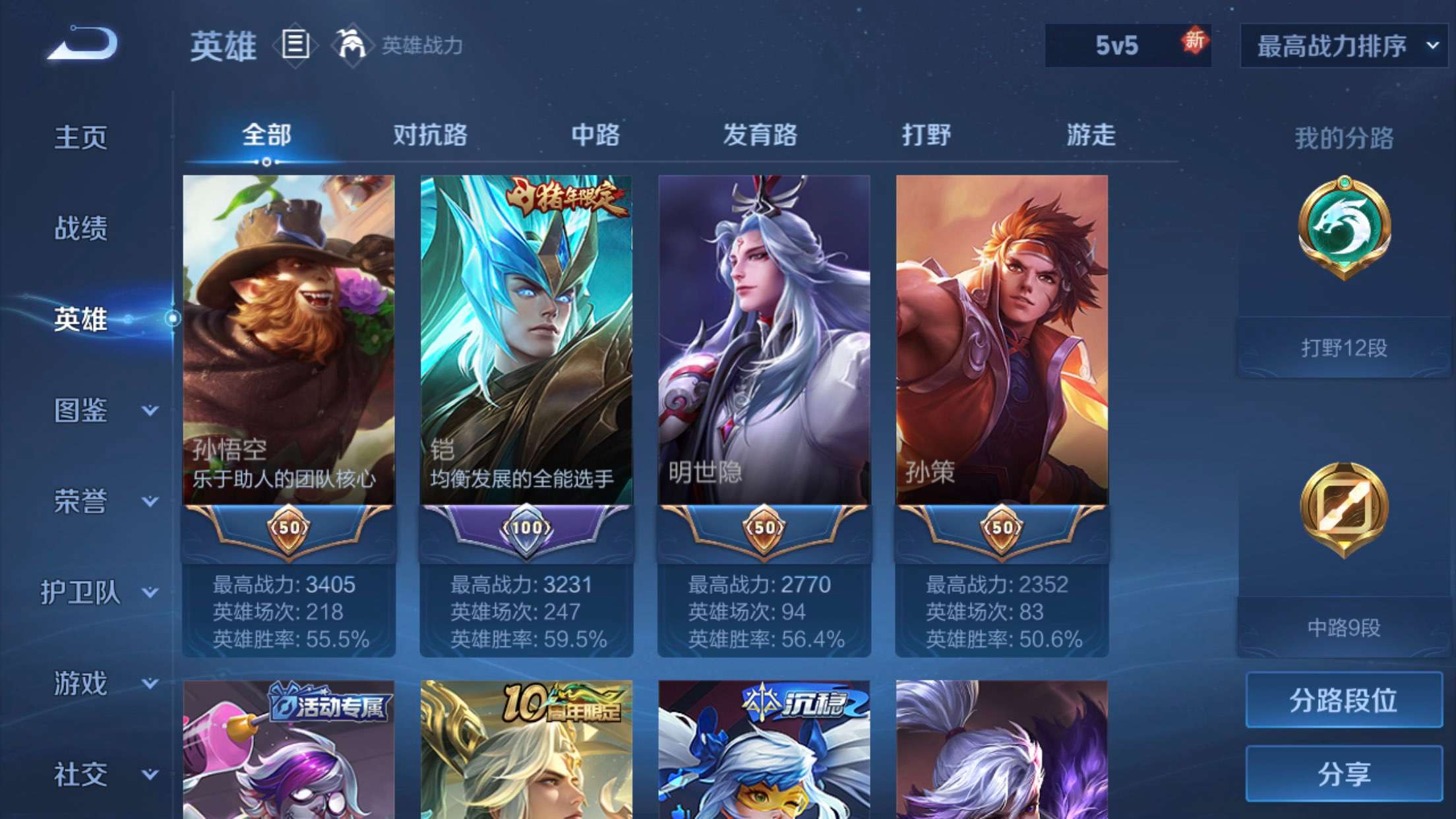The width and height of the screenshot is (1456, 819).
Task: Switch to the 发育路 tab
Action: point(760,135)
